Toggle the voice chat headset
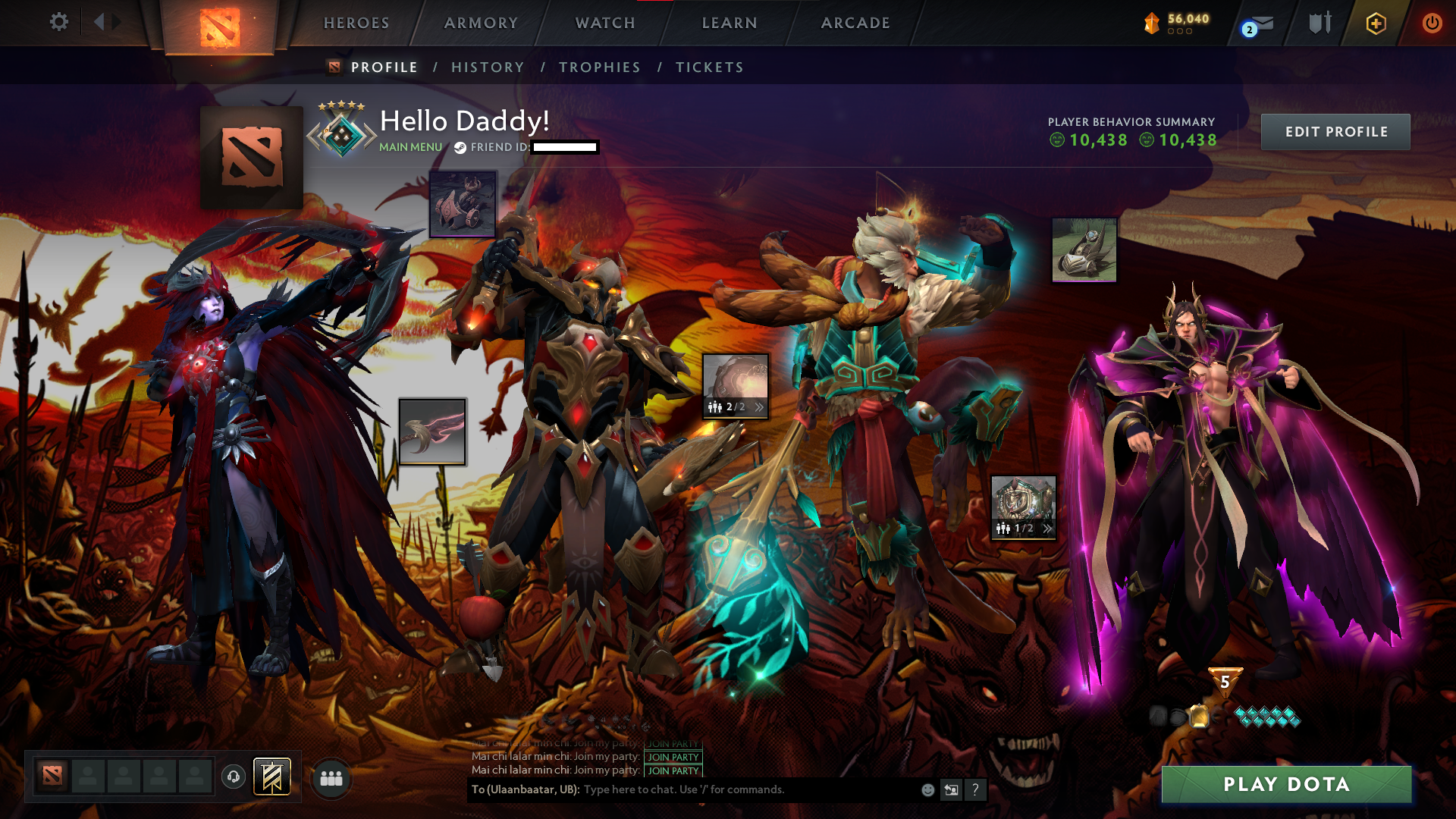 [234, 776]
